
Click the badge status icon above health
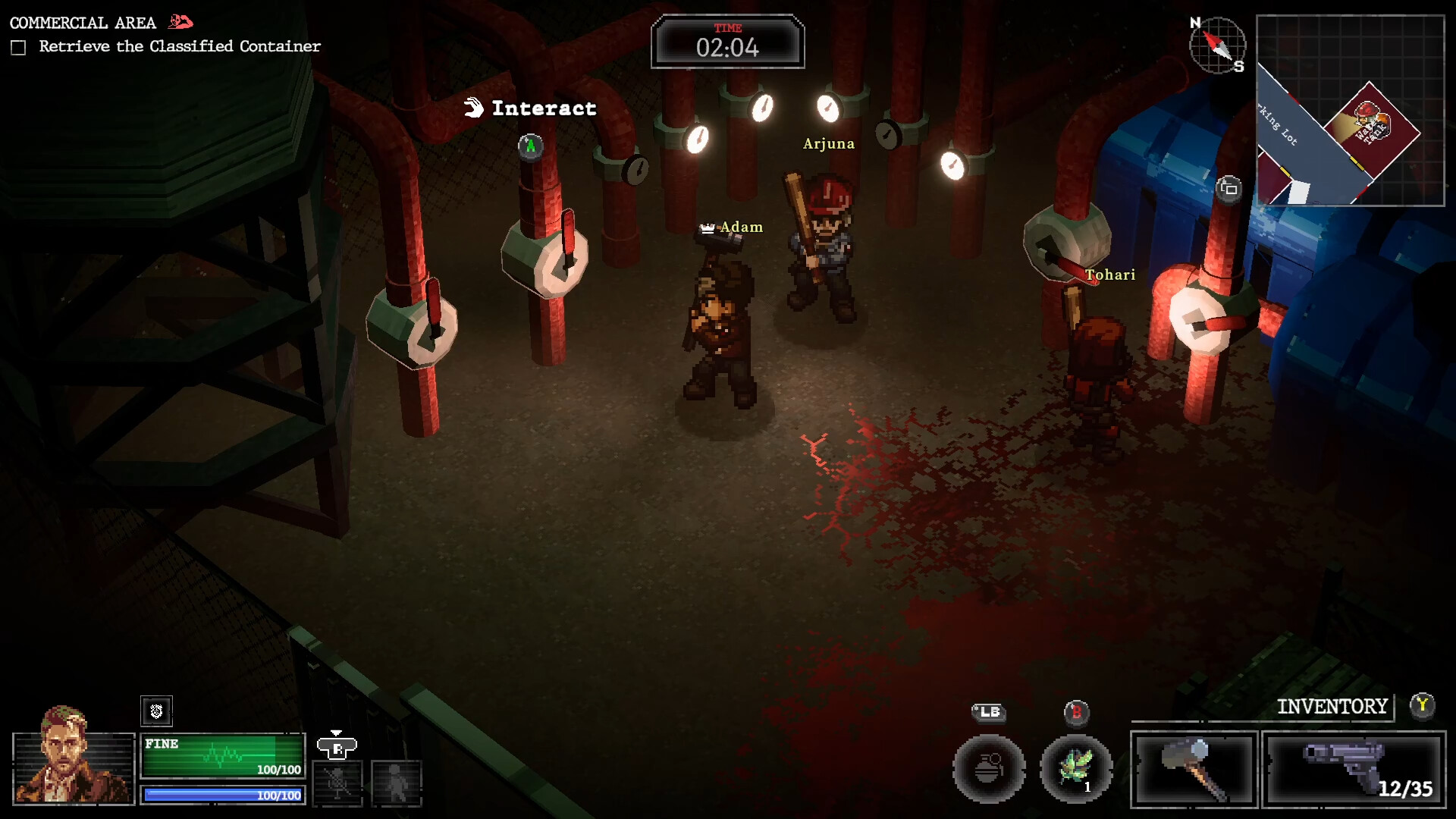[x=156, y=711]
